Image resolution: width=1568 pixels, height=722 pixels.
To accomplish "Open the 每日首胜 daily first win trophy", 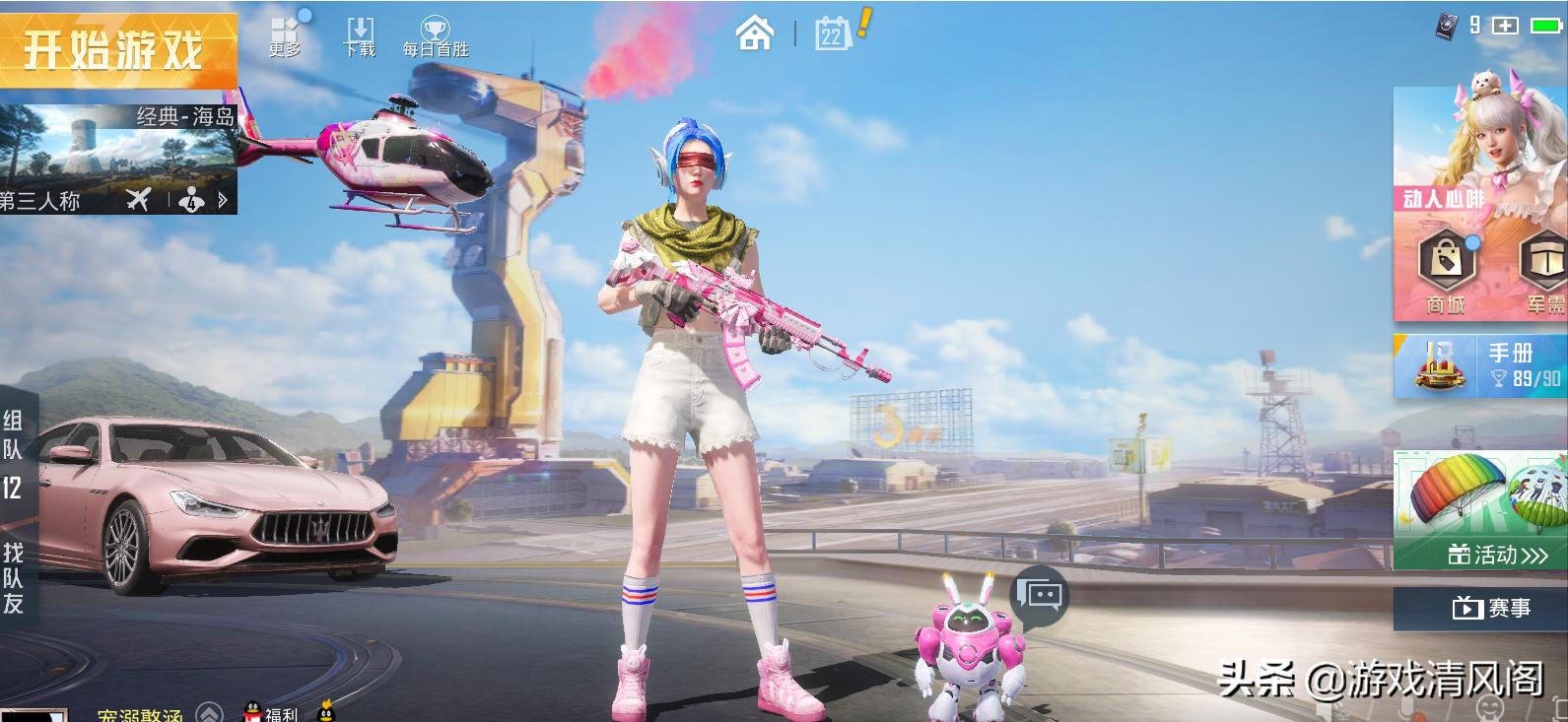I will click(x=435, y=35).
